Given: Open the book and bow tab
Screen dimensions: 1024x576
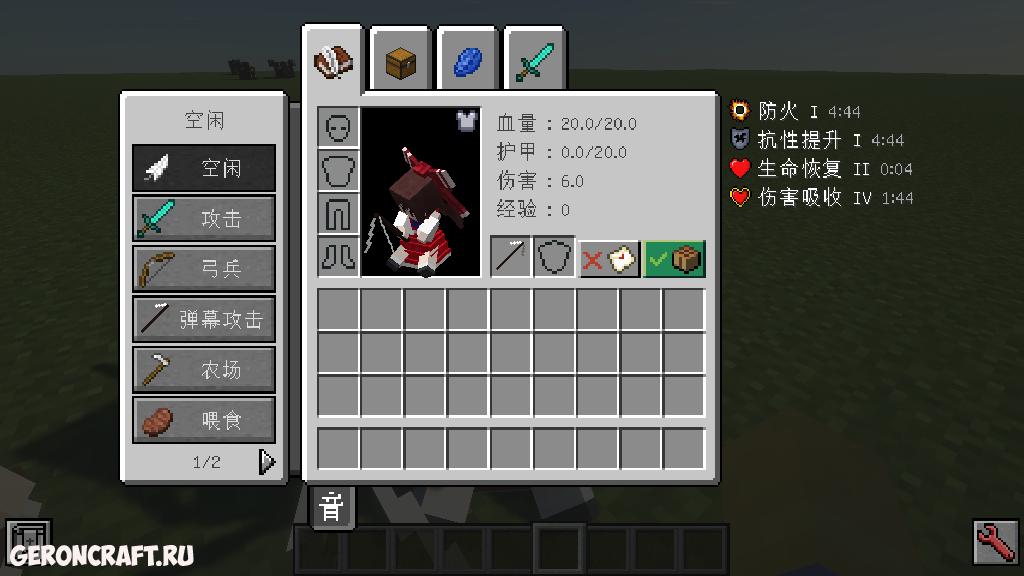Looking at the screenshot, I should tap(333, 62).
